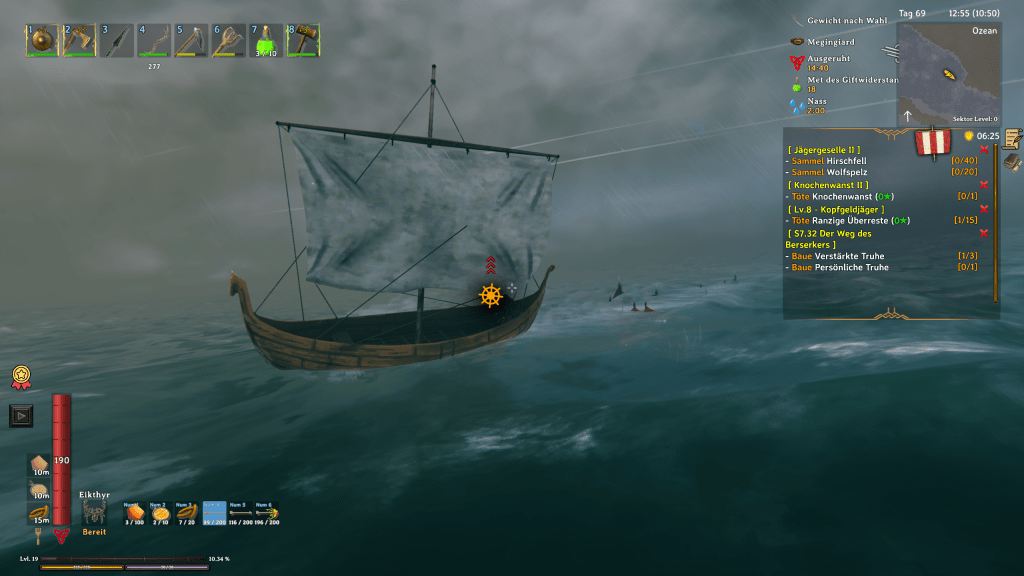Cancel the Kopfgeldjäger quest with red X
This screenshot has height=576, width=1024.
point(985,209)
